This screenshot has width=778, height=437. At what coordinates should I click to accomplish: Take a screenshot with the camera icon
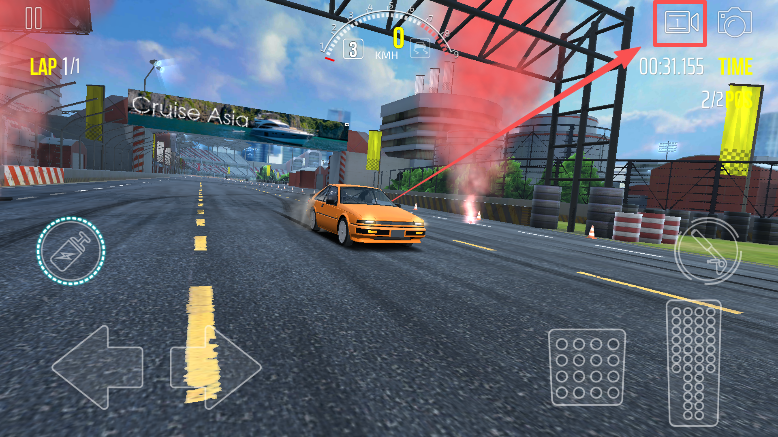pos(735,21)
